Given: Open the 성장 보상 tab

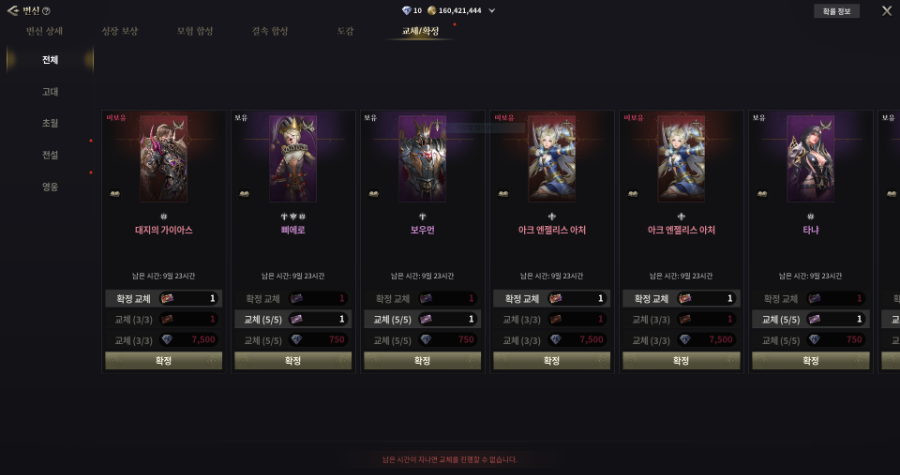Looking at the screenshot, I should [120, 31].
